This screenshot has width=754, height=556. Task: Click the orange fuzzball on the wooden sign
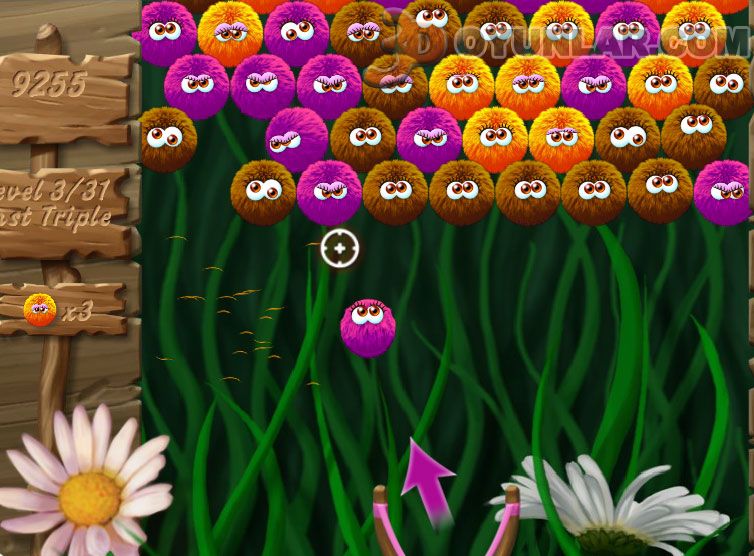pos(40,310)
